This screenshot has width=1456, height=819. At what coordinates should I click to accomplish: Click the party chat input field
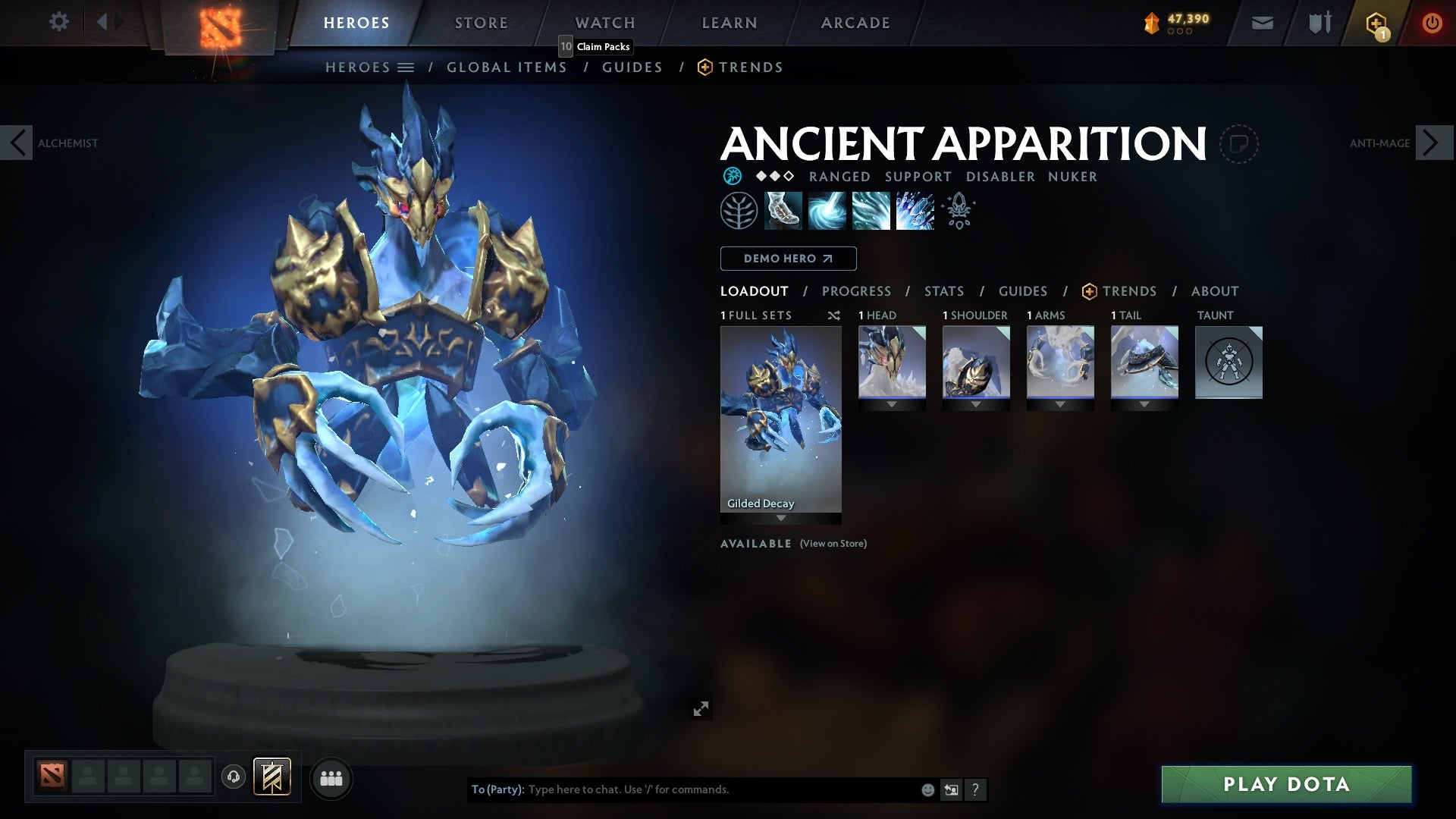coord(682,789)
